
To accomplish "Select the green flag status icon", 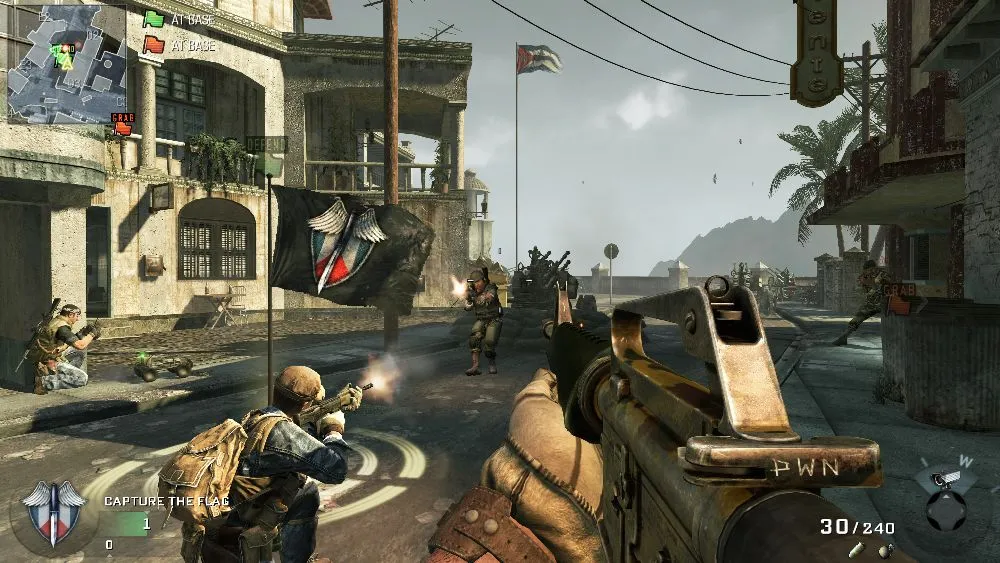I will [153, 18].
